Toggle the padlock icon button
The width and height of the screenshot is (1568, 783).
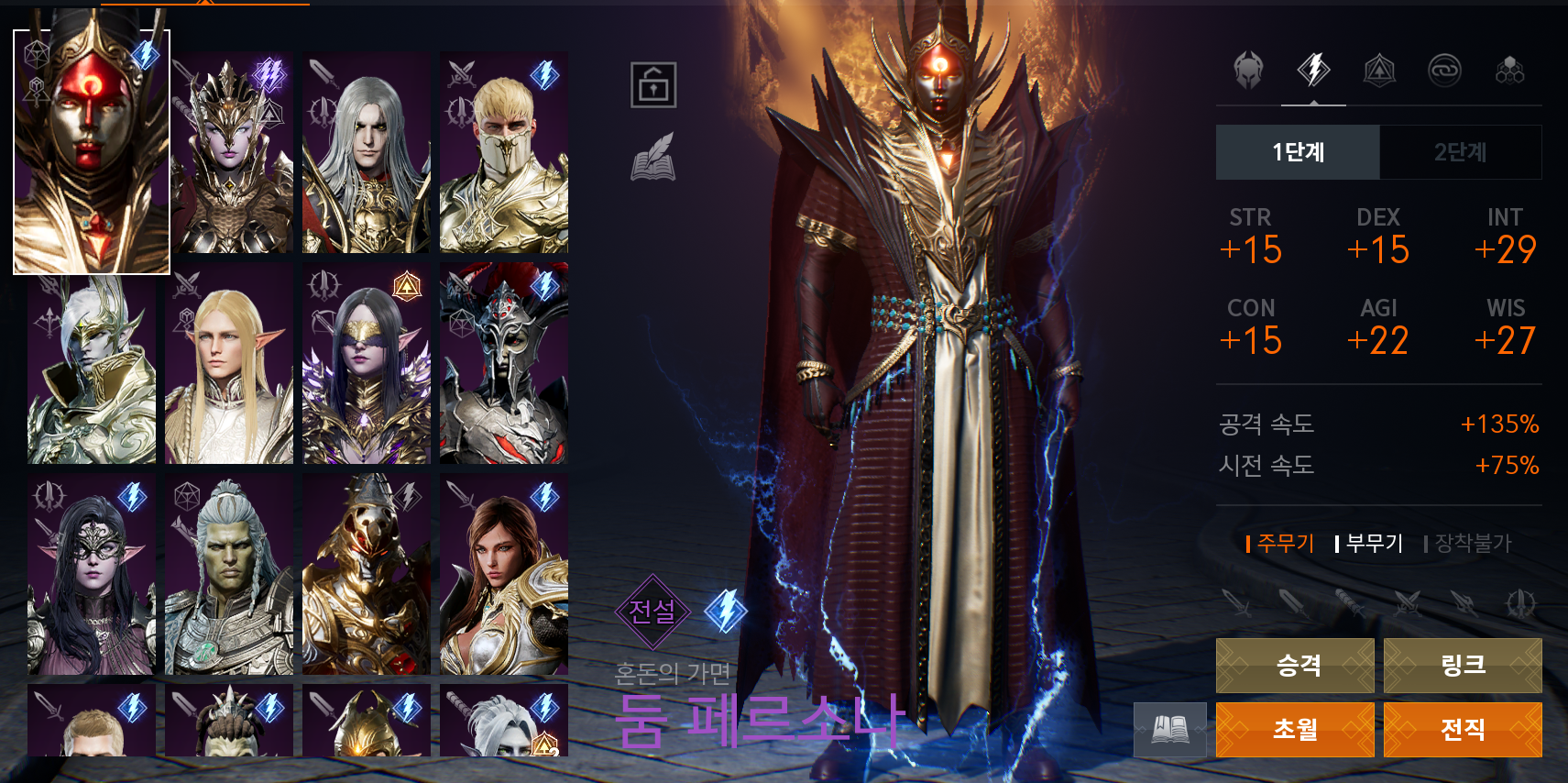[653, 85]
